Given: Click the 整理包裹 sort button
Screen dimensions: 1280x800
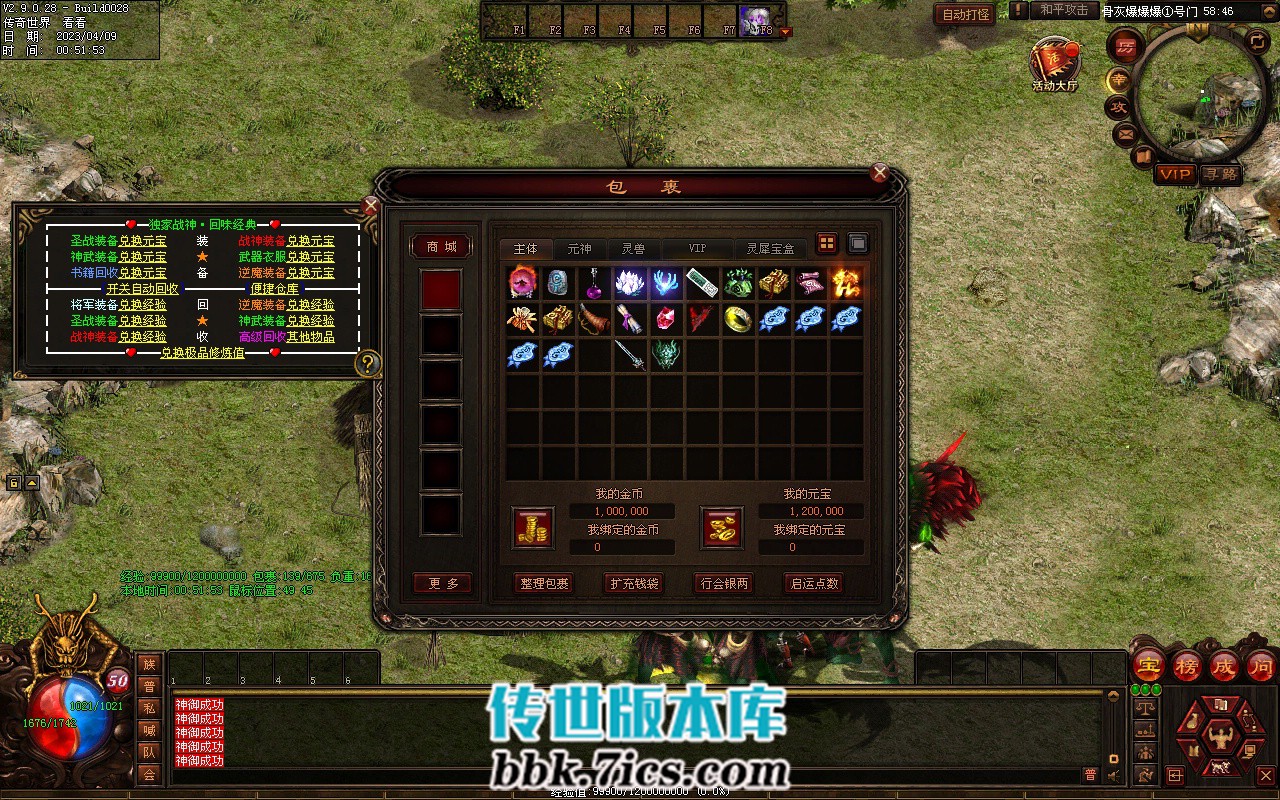Looking at the screenshot, I should coord(545,583).
